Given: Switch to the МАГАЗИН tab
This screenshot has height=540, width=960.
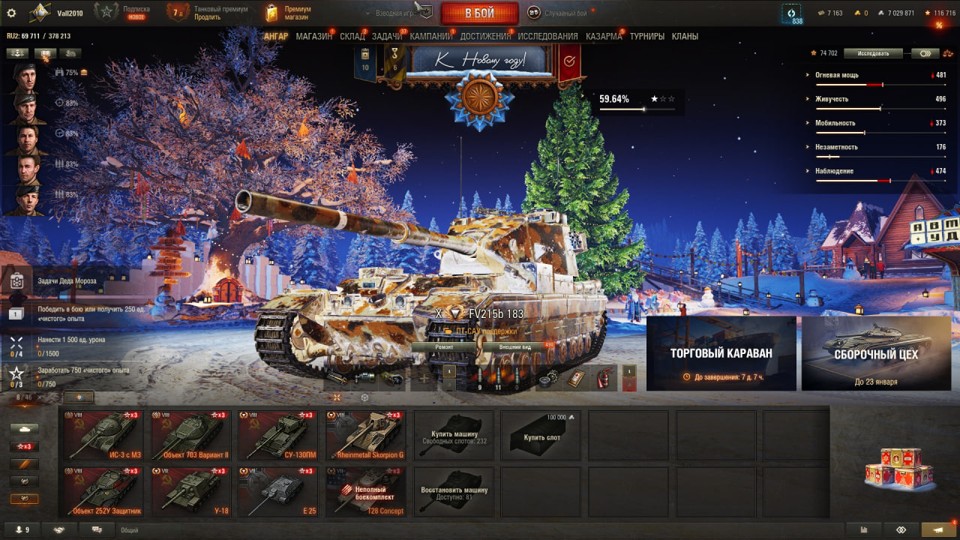Looking at the screenshot, I should click(314, 37).
